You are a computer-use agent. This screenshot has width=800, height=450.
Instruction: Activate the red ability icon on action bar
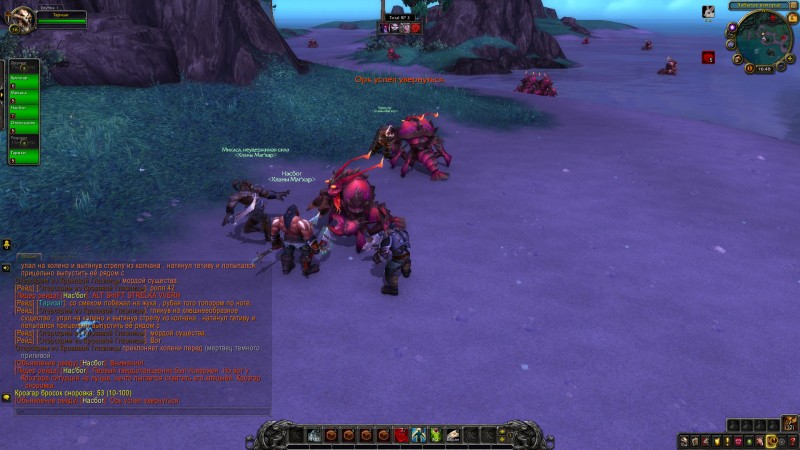click(401, 435)
